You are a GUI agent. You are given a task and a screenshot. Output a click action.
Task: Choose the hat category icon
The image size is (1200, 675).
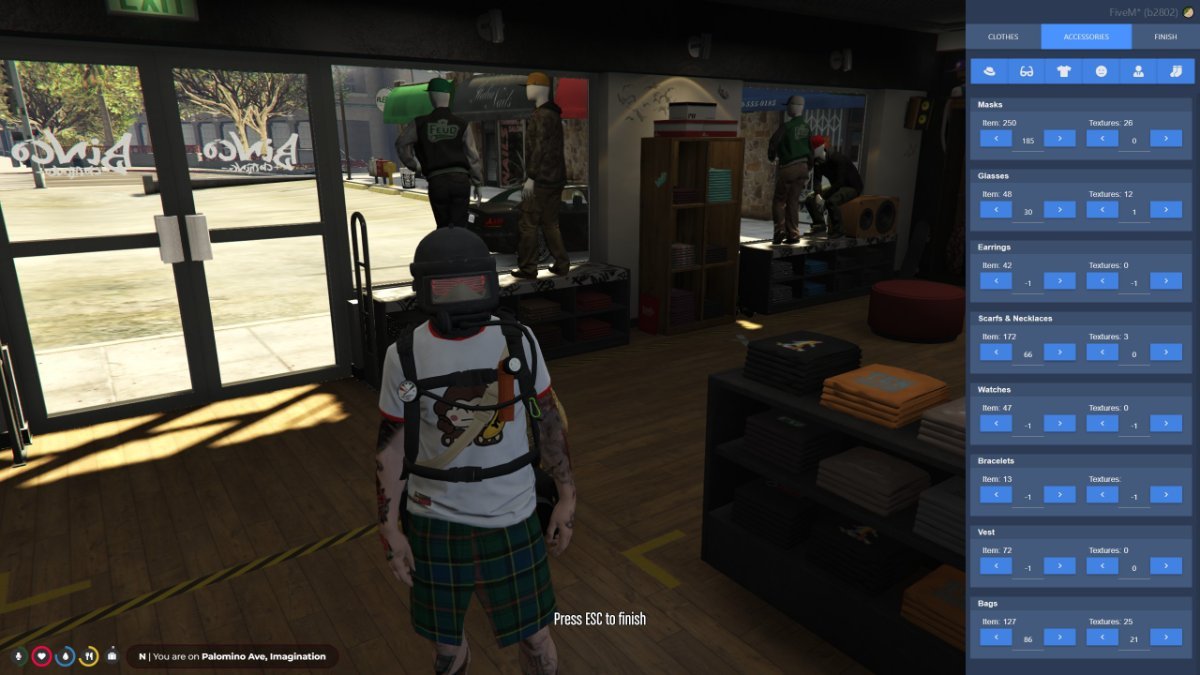click(989, 71)
